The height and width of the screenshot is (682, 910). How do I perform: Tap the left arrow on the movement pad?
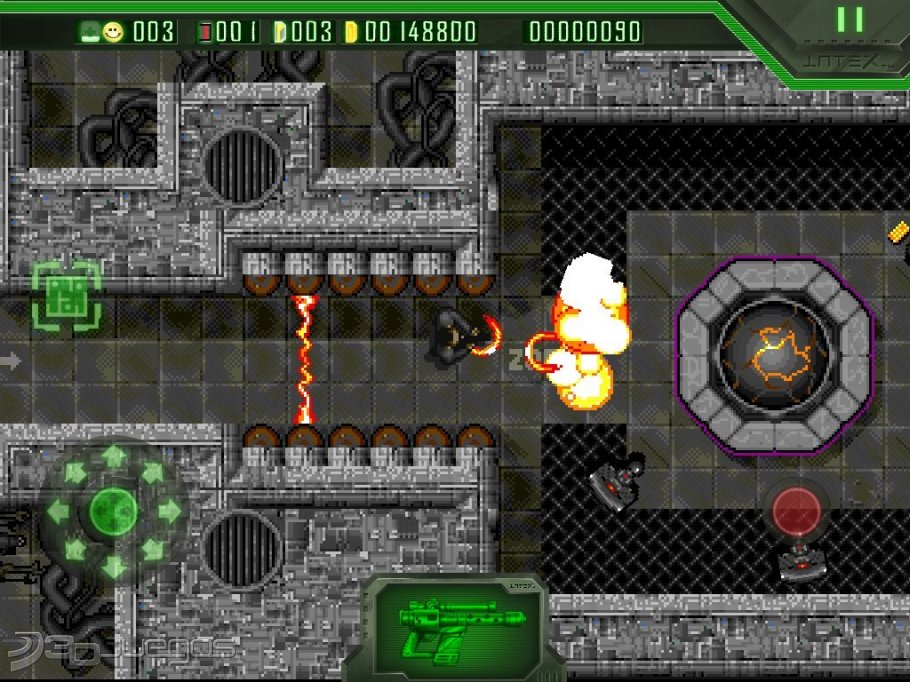point(59,512)
